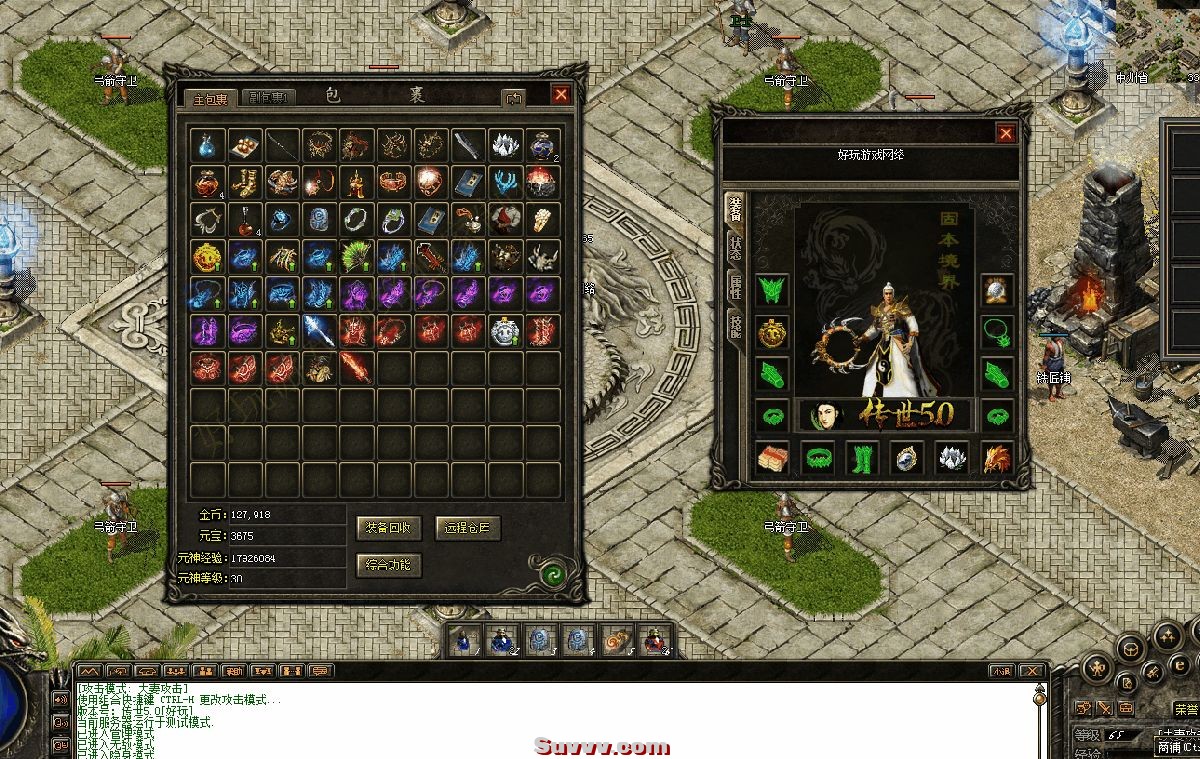Screen dimensions: 1200x759
Task: Open the 副包裹1 secondary bag tab
Action: tap(268, 98)
